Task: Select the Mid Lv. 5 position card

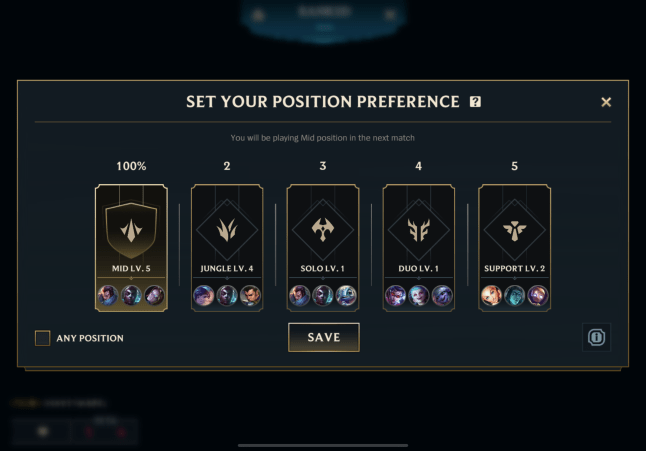Action: tap(131, 245)
